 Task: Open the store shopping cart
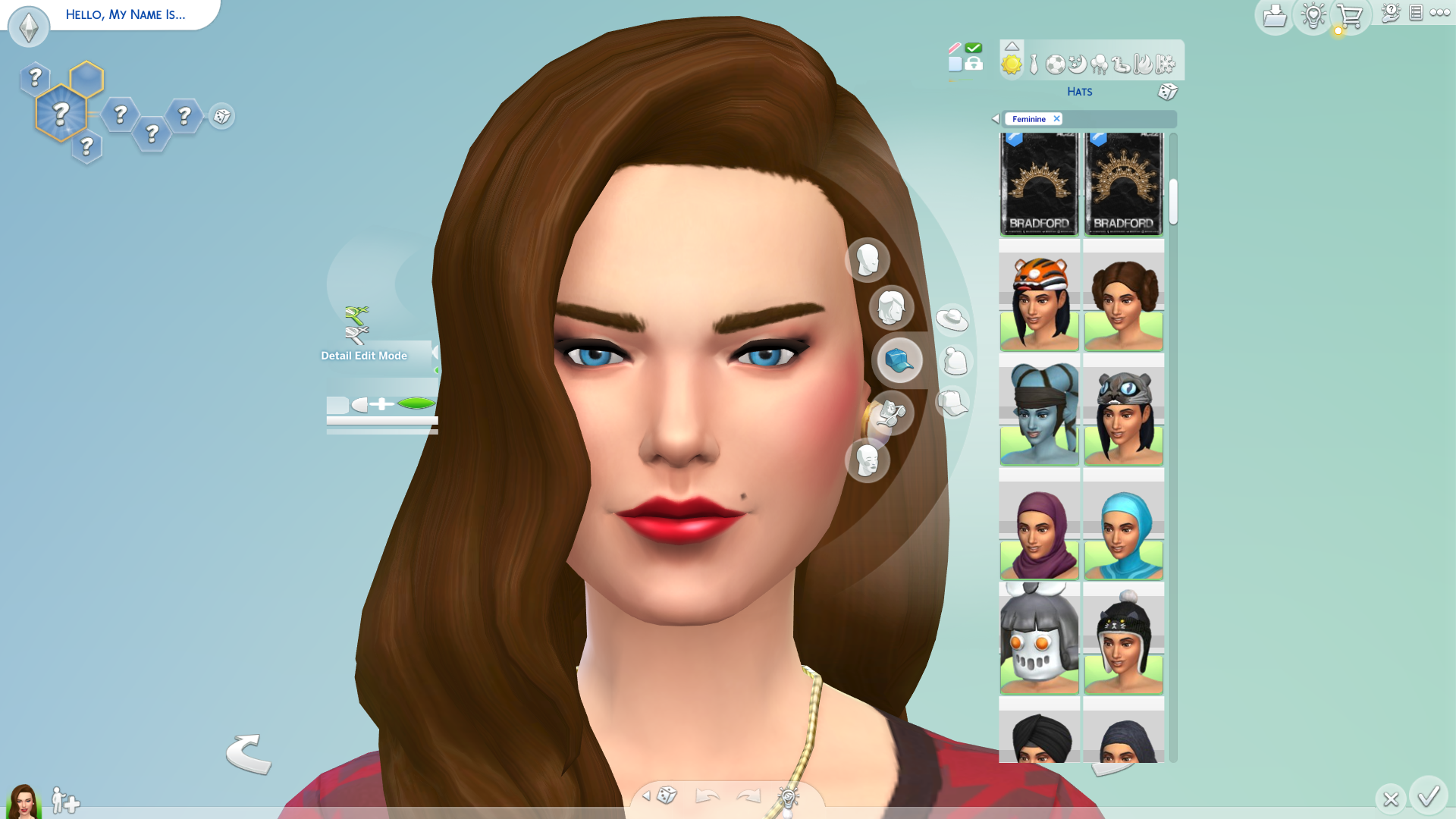[1350, 14]
